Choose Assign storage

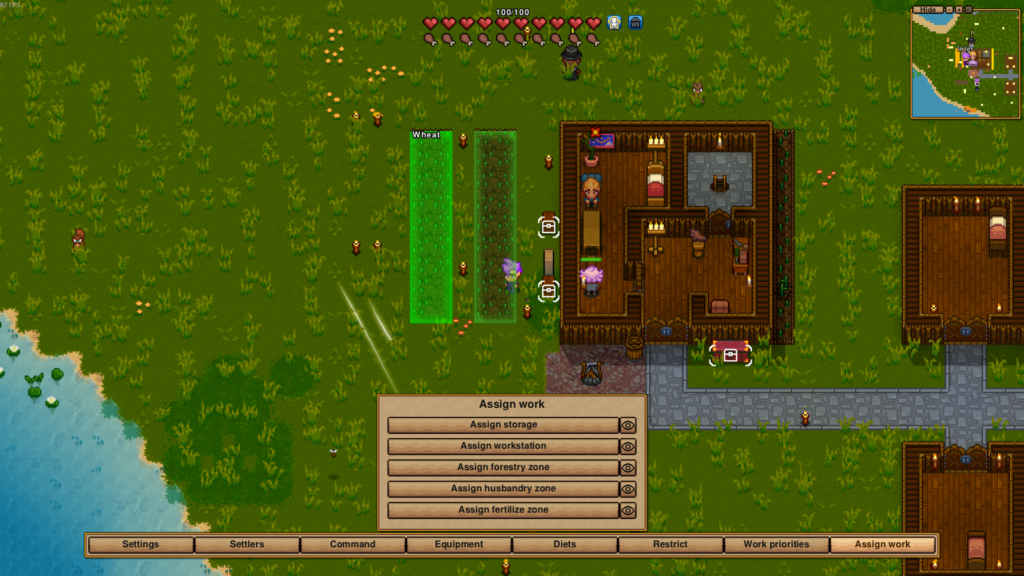coord(503,425)
